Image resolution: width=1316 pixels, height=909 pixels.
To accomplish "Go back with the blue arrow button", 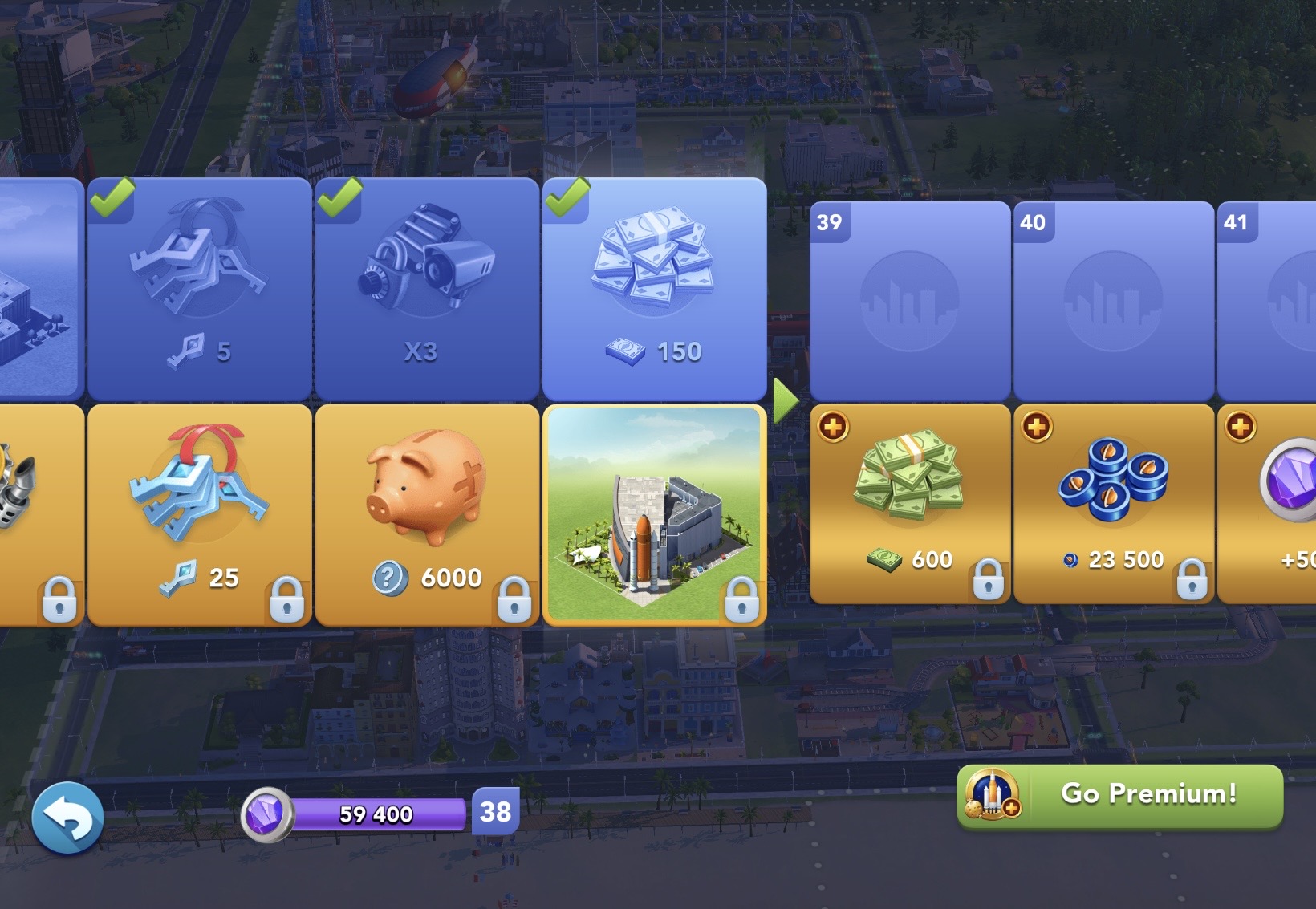I will tap(67, 818).
